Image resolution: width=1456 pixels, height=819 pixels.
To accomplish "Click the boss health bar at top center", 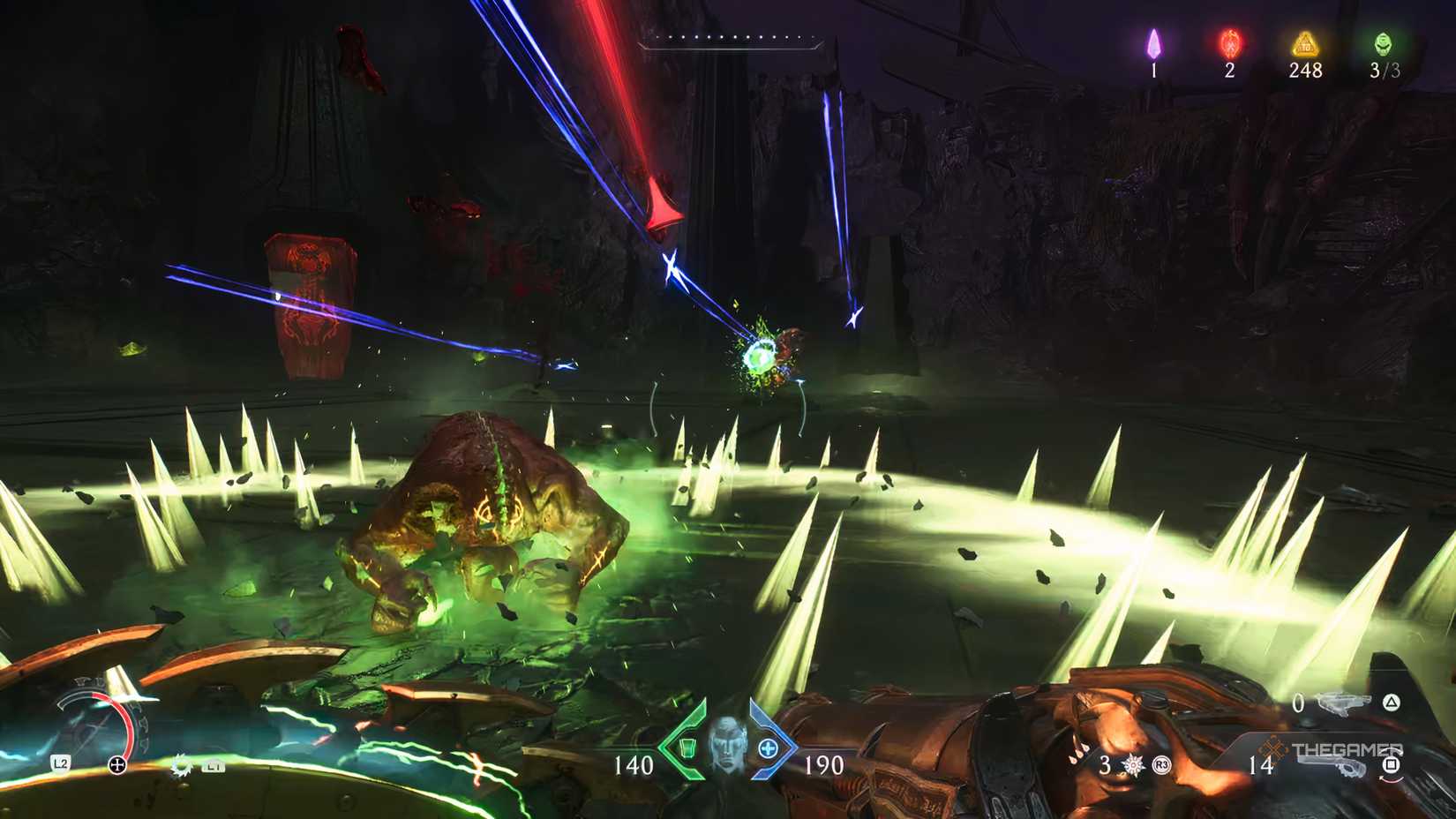I will click(x=732, y=40).
